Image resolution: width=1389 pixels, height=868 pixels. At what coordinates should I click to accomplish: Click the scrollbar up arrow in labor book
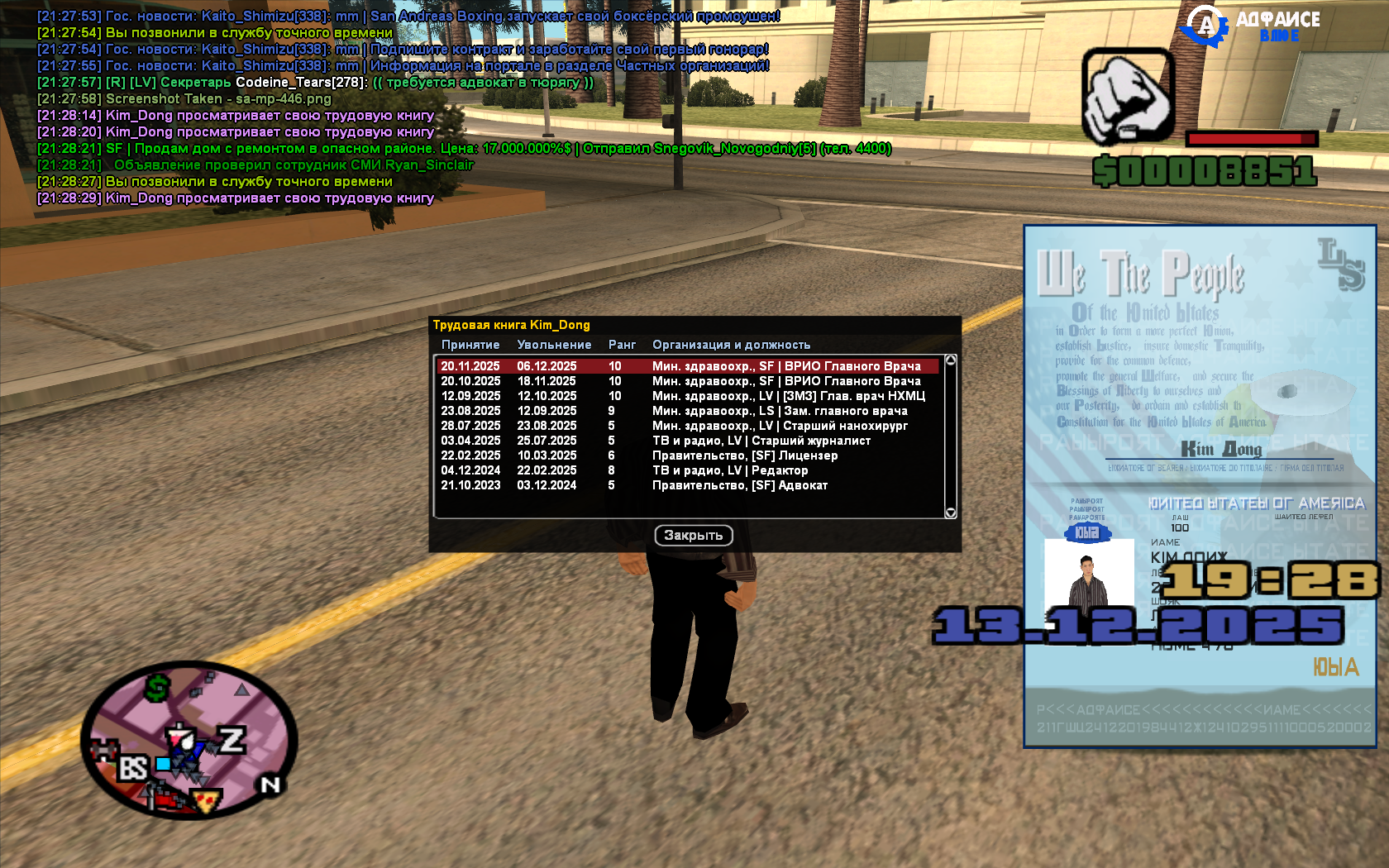point(949,360)
